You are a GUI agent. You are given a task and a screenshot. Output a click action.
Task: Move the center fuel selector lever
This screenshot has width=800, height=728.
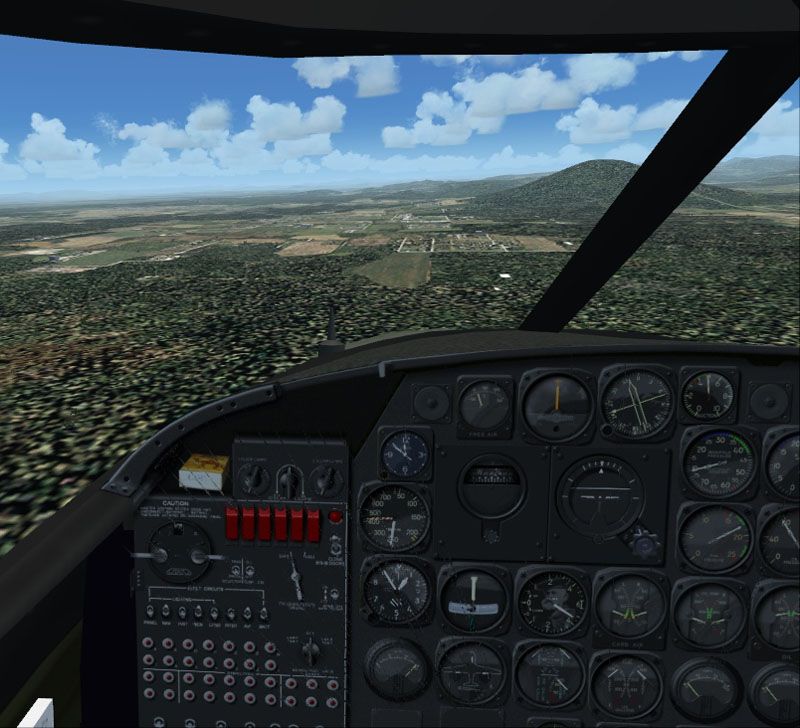coord(297,579)
